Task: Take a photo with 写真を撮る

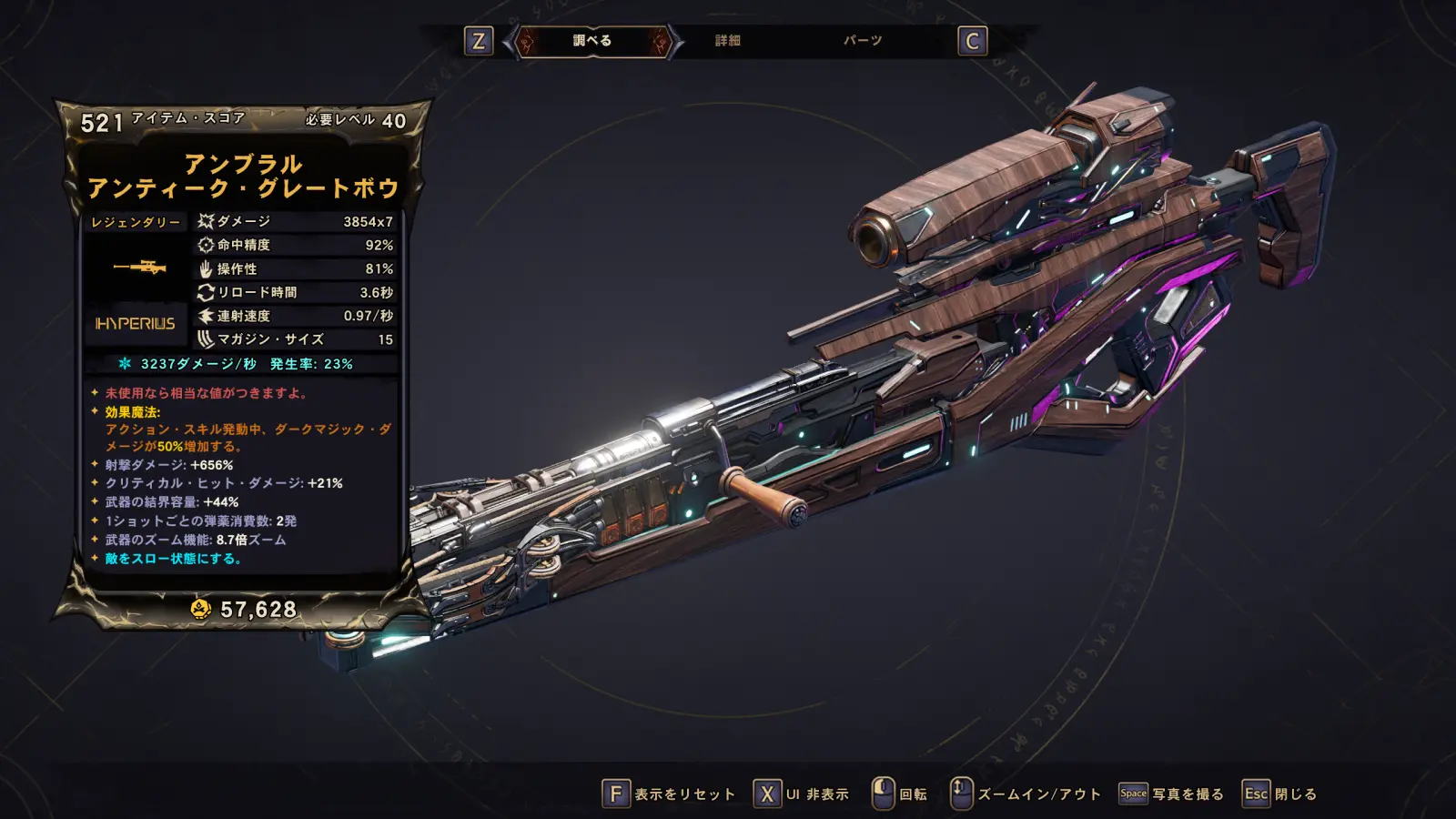Action: [x=1171, y=794]
